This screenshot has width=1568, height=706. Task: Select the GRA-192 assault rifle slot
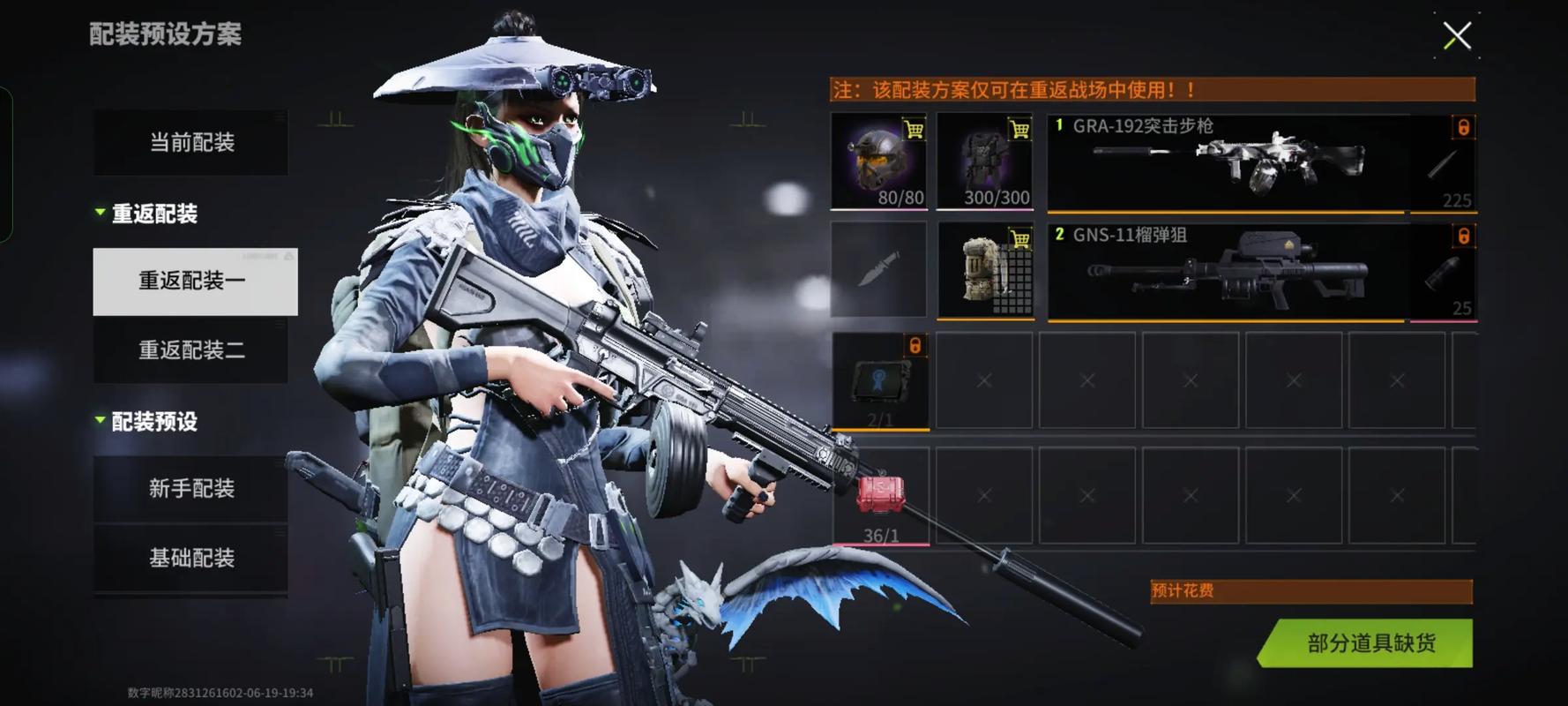(x=1226, y=163)
